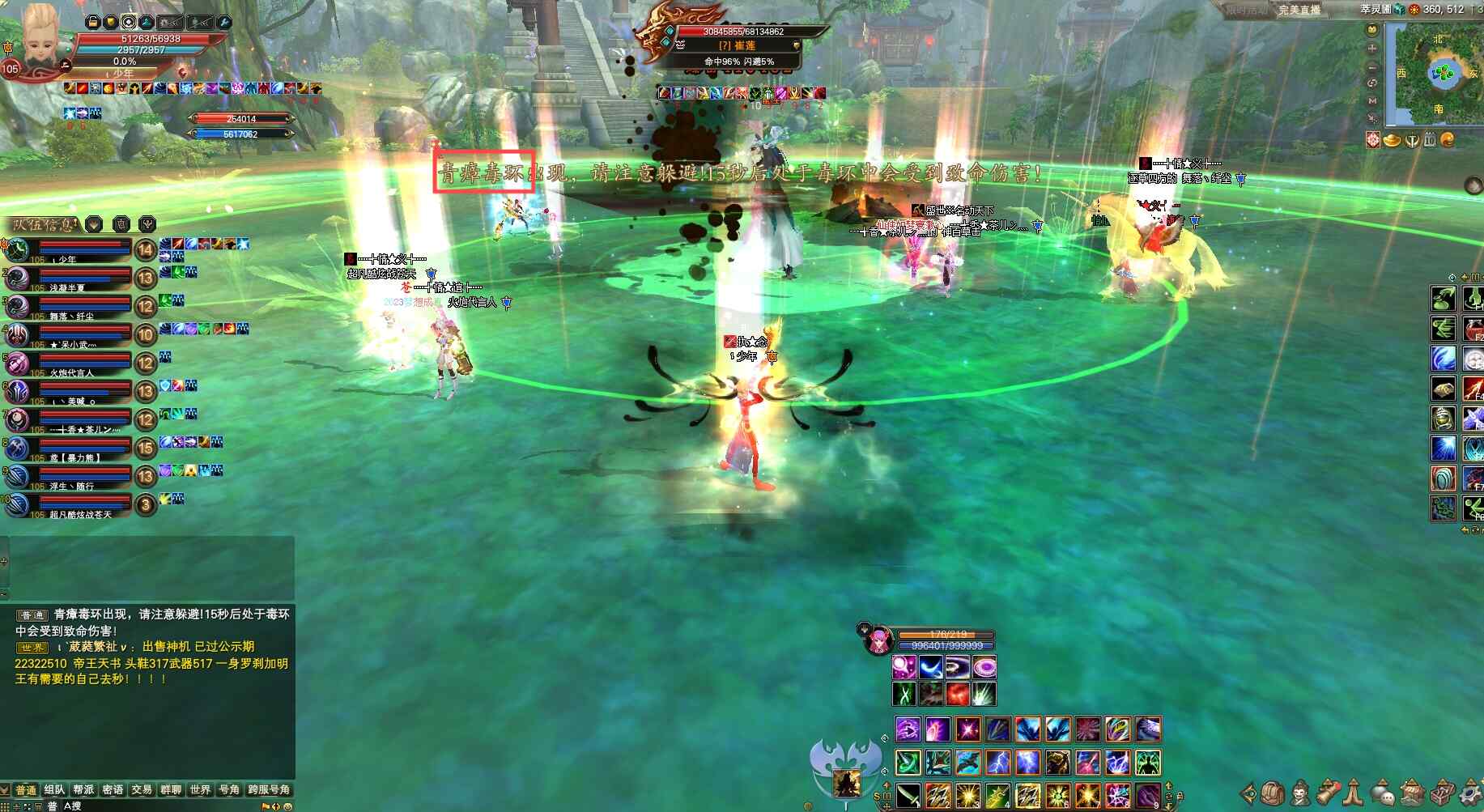This screenshot has width=1484, height=812.
Task: Switch to the 组队 chat tab
Action: [55, 790]
